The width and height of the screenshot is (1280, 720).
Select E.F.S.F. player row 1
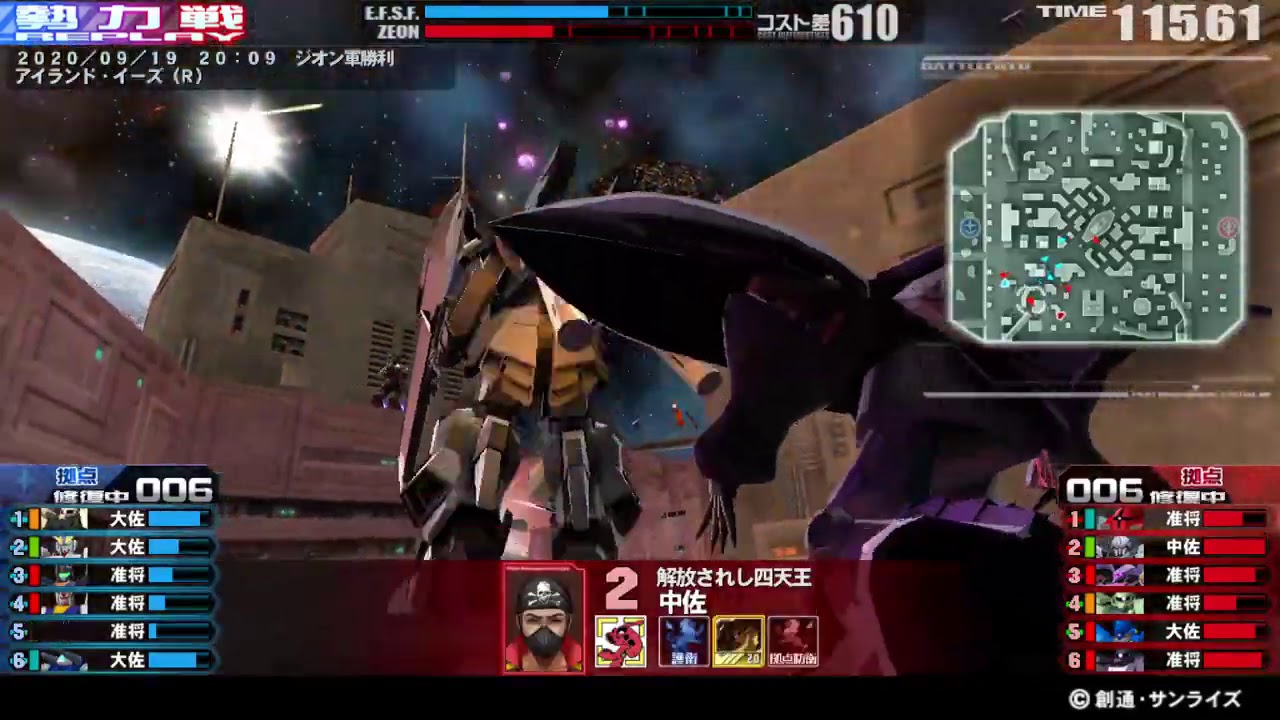(110, 519)
